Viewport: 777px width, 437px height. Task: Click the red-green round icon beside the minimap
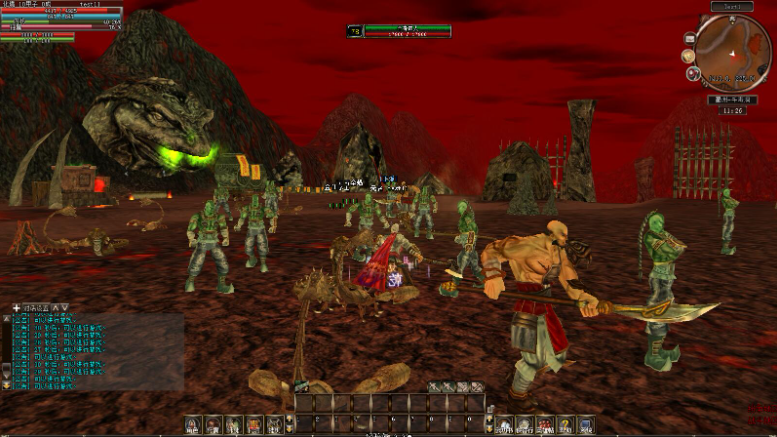tap(692, 72)
